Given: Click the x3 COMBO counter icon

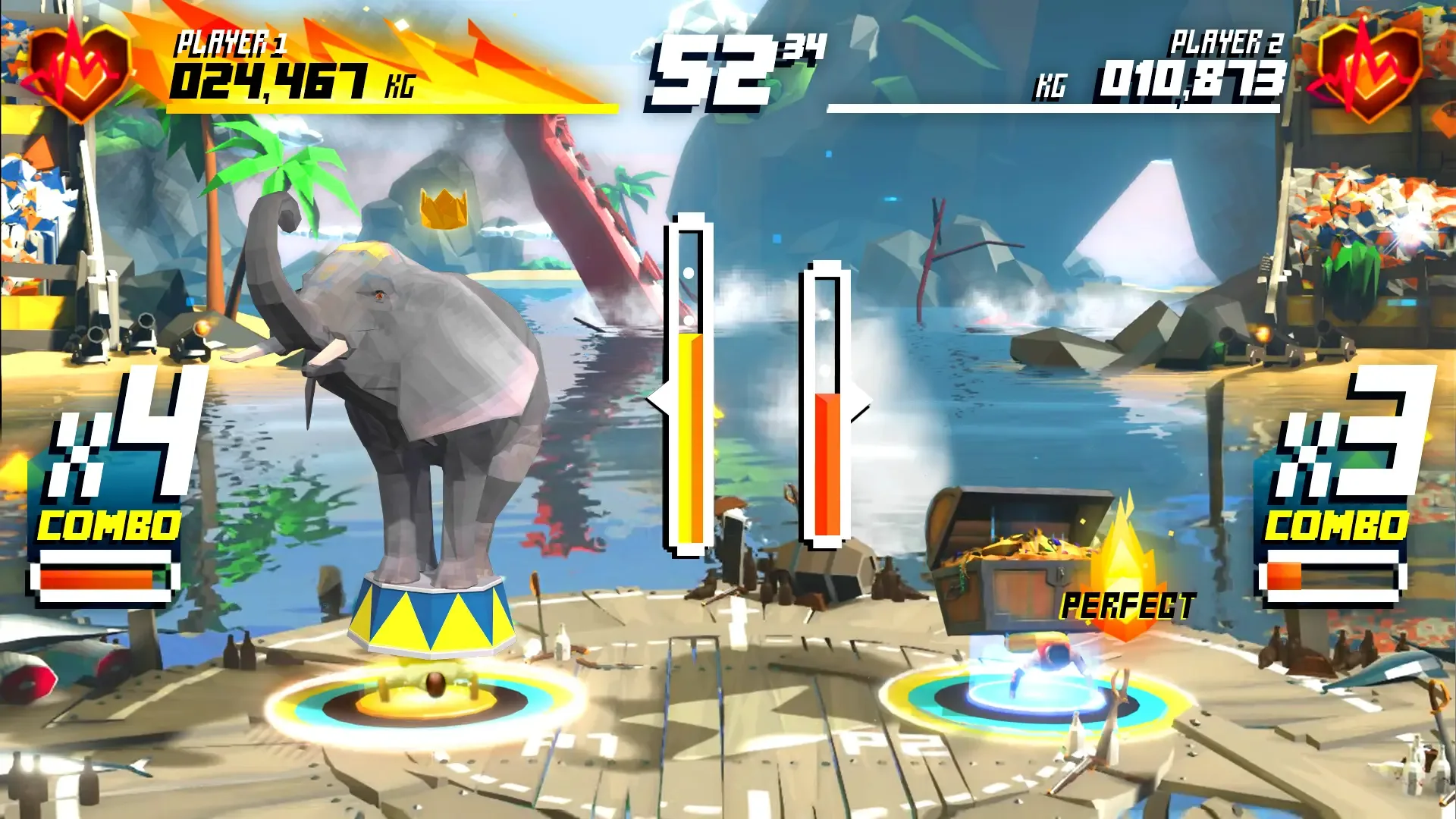Looking at the screenshot, I should (x=1346, y=455).
